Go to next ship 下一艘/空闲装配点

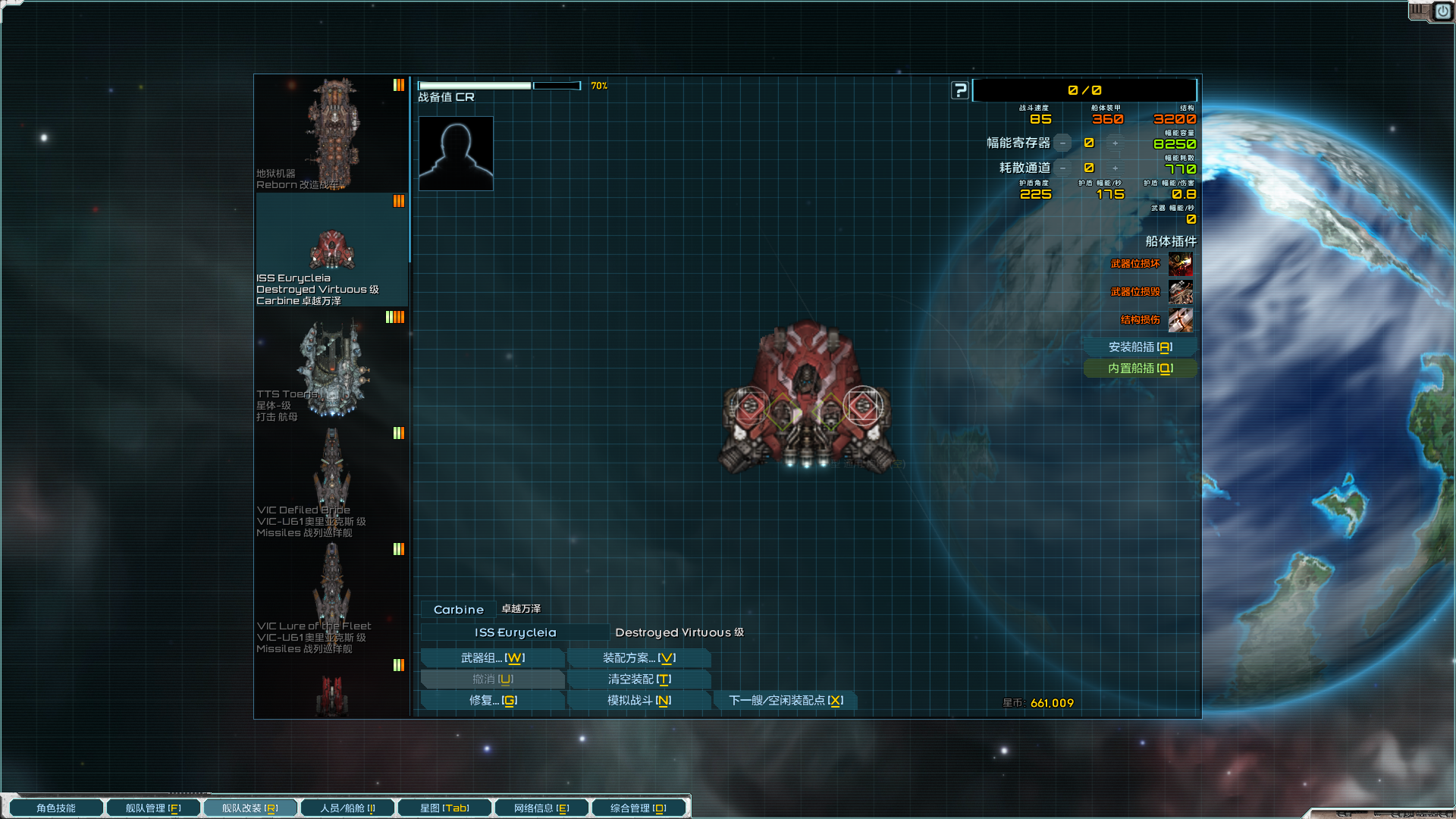click(785, 701)
